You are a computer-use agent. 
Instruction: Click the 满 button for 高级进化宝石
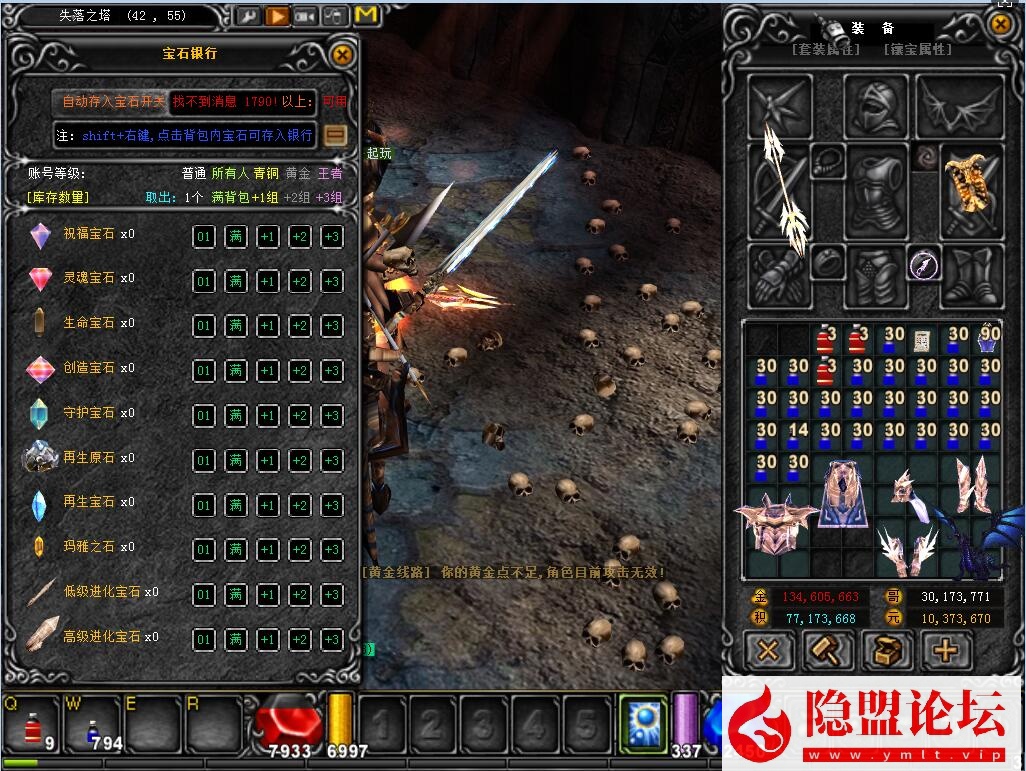point(235,640)
